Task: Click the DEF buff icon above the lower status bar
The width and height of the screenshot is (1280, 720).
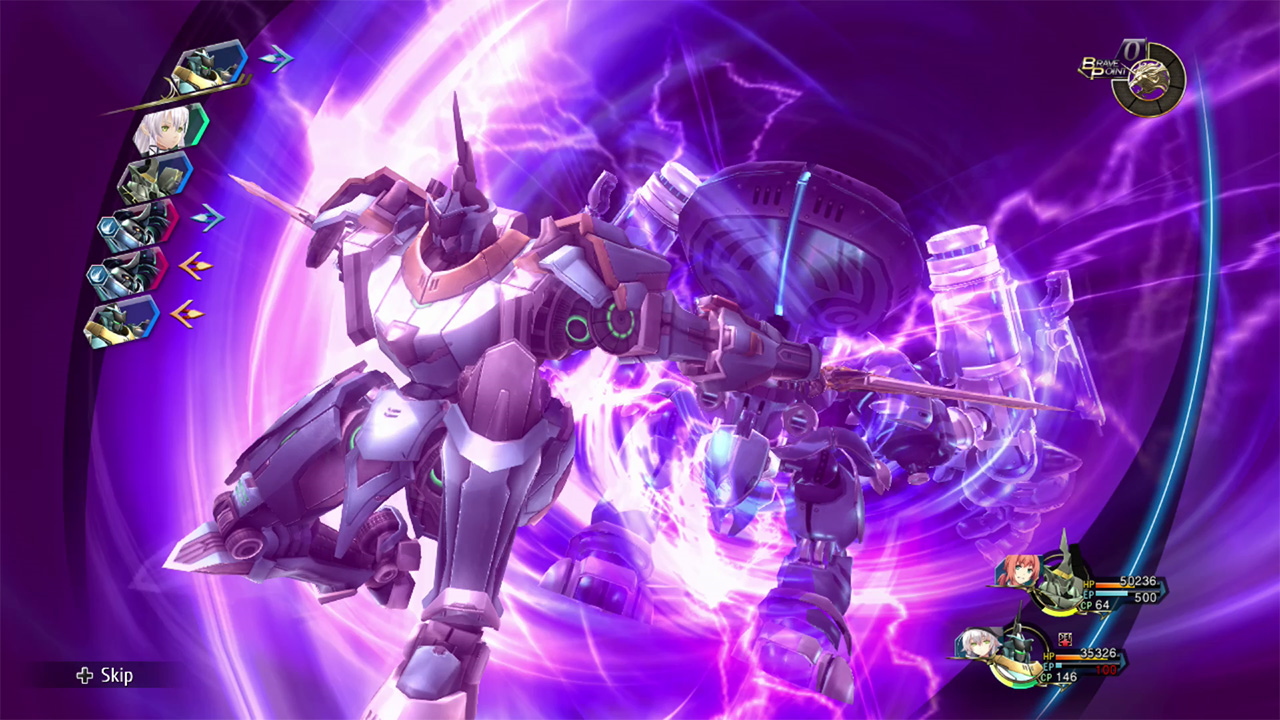Action: pos(1065,638)
